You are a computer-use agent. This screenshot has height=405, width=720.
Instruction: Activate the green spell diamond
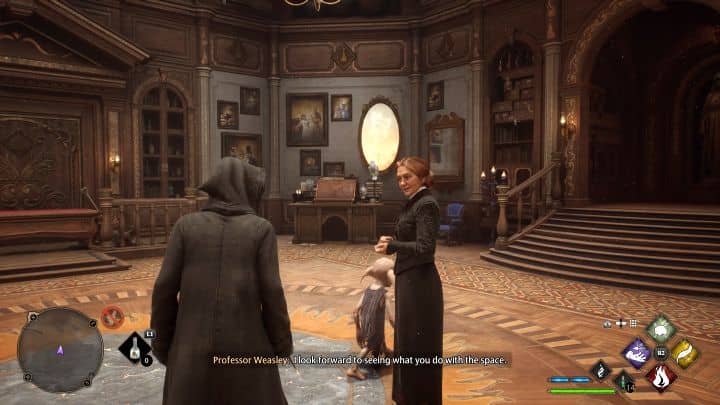[660, 328]
